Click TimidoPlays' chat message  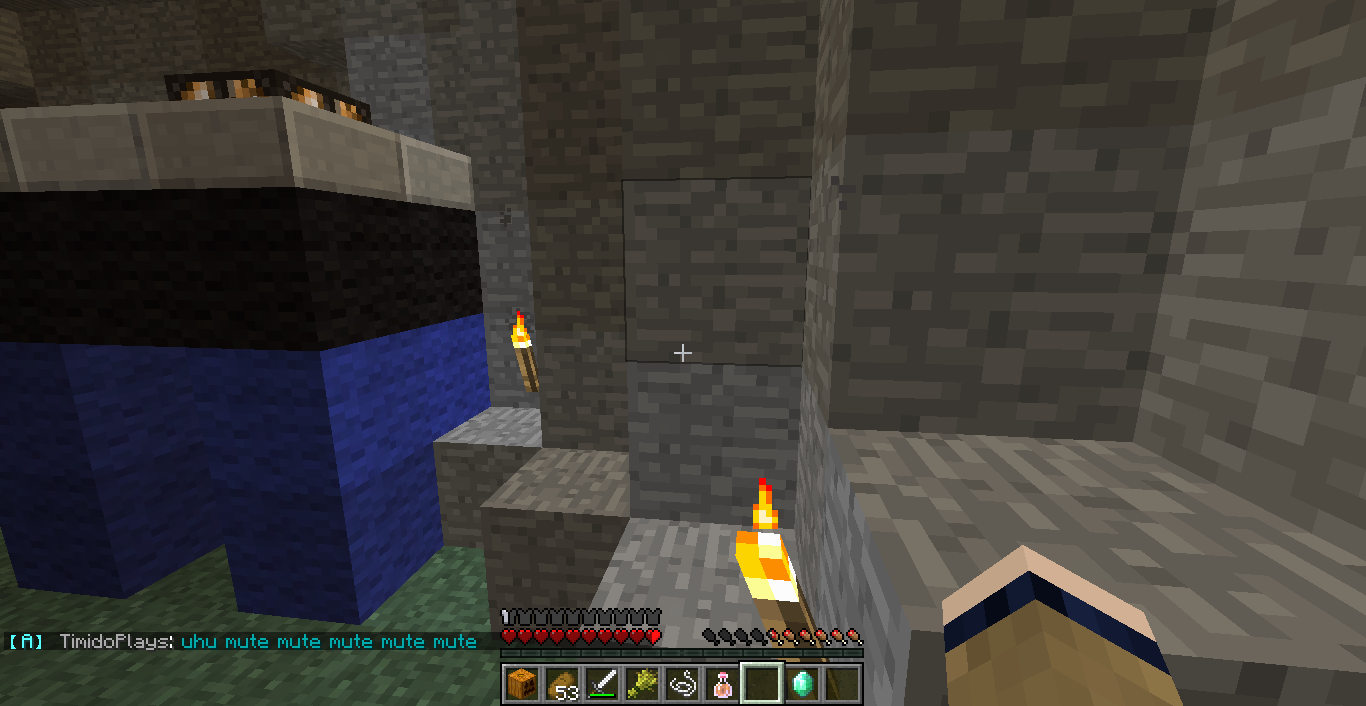point(329,642)
